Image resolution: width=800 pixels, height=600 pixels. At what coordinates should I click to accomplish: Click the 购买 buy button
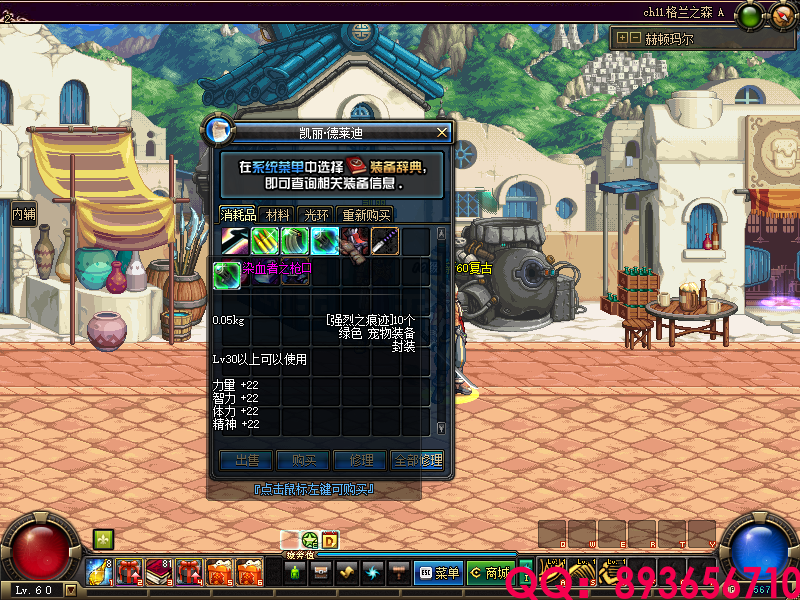pyautogui.click(x=304, y=461)
